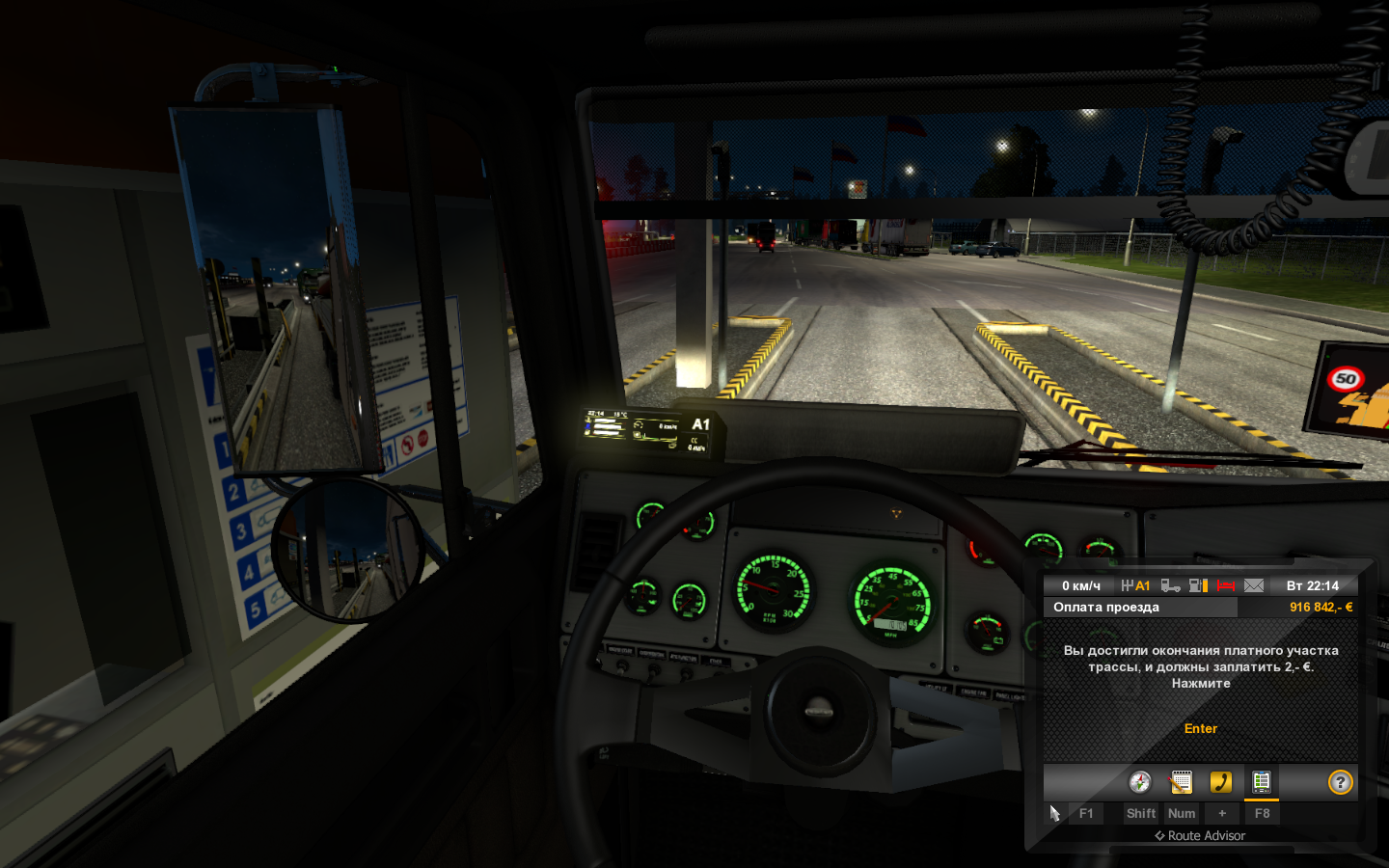Image resolution: width=1389 pixels, height=868 pixels.
Task: Click the fuel pump indicator icon
Action: pos(1198,585)
